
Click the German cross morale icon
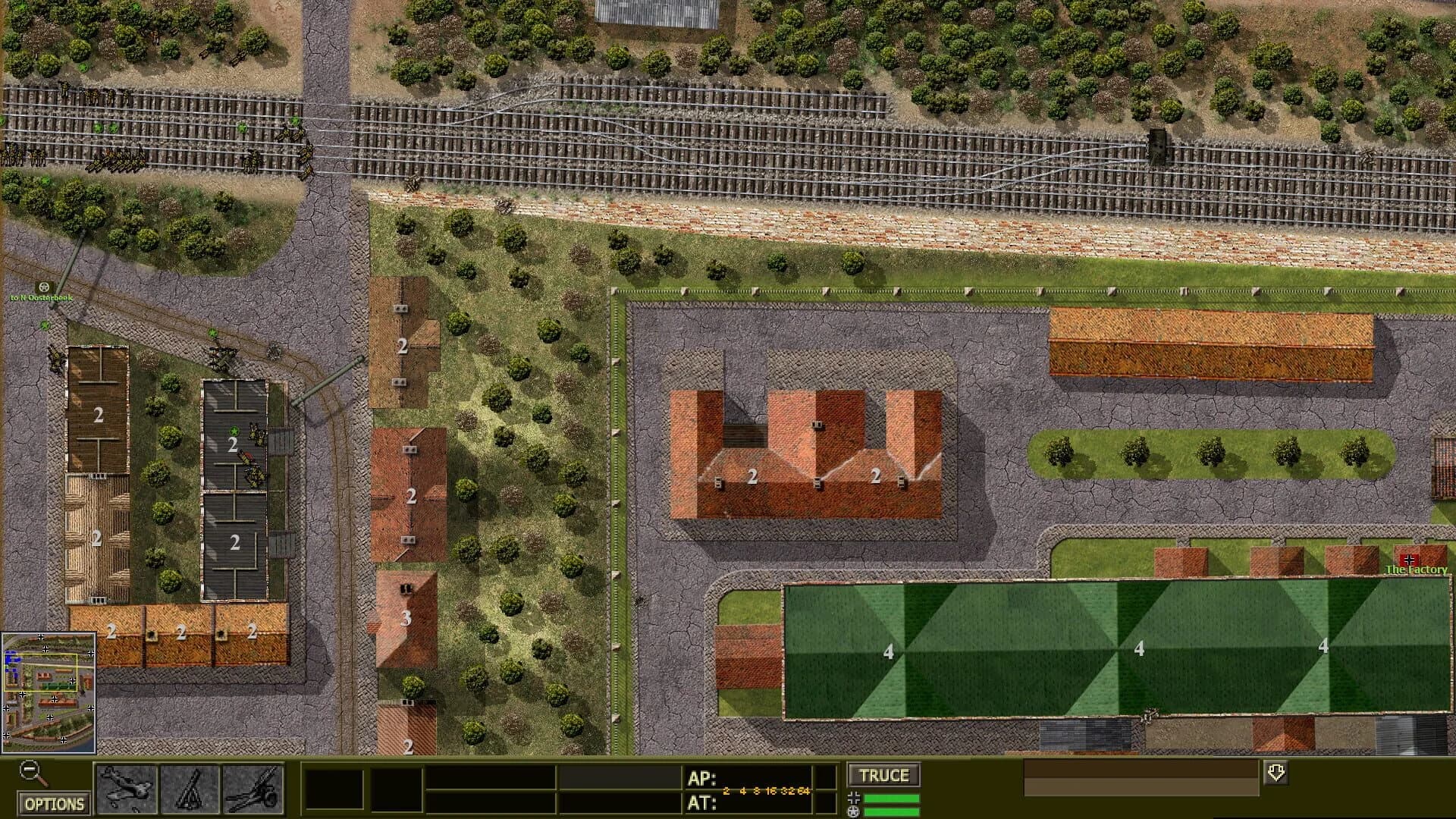coord(853,797)
